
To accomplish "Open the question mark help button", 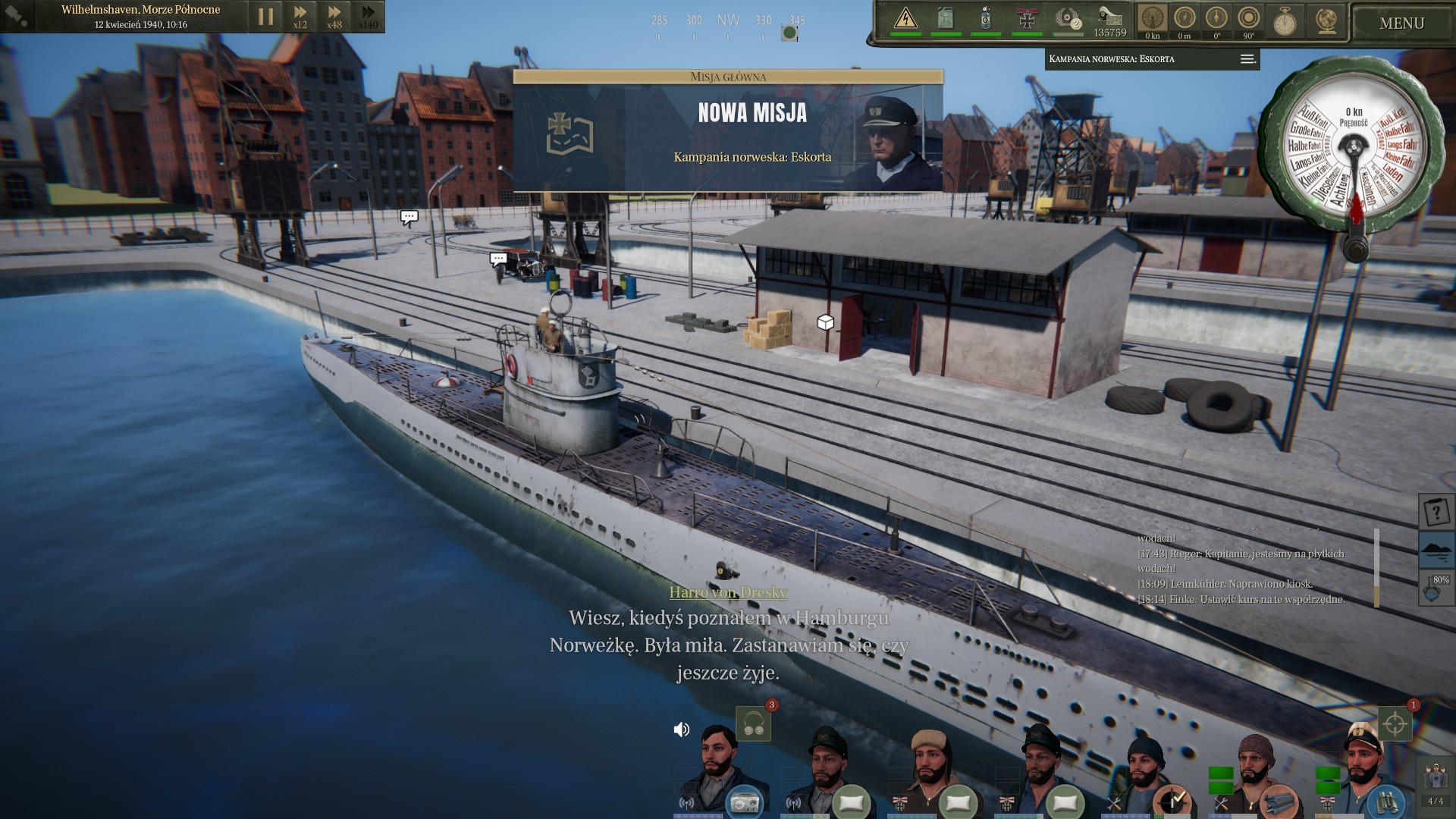I will [1436, 513].
